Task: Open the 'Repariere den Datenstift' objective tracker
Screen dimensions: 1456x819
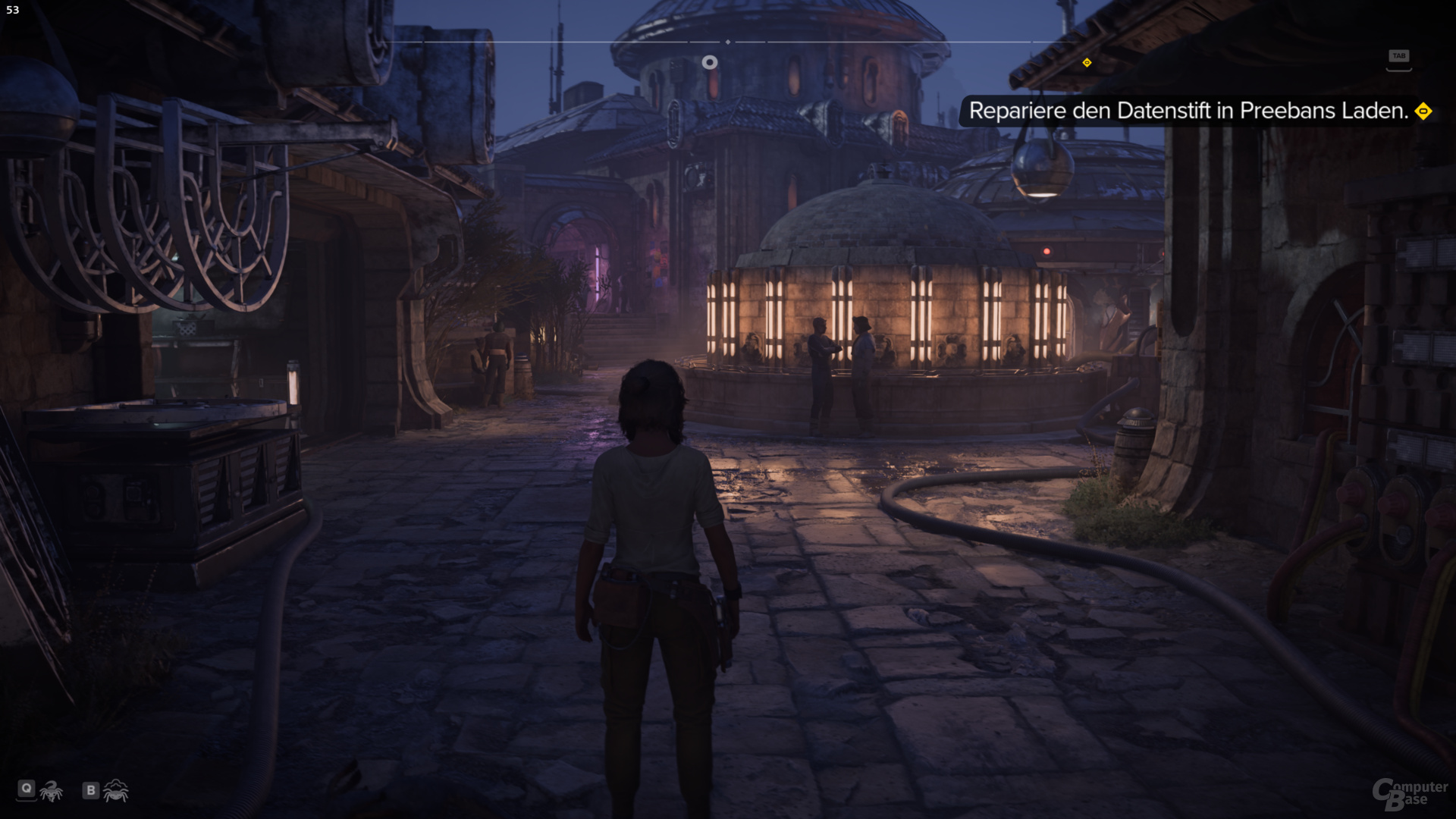Action: click(1188, 111)
